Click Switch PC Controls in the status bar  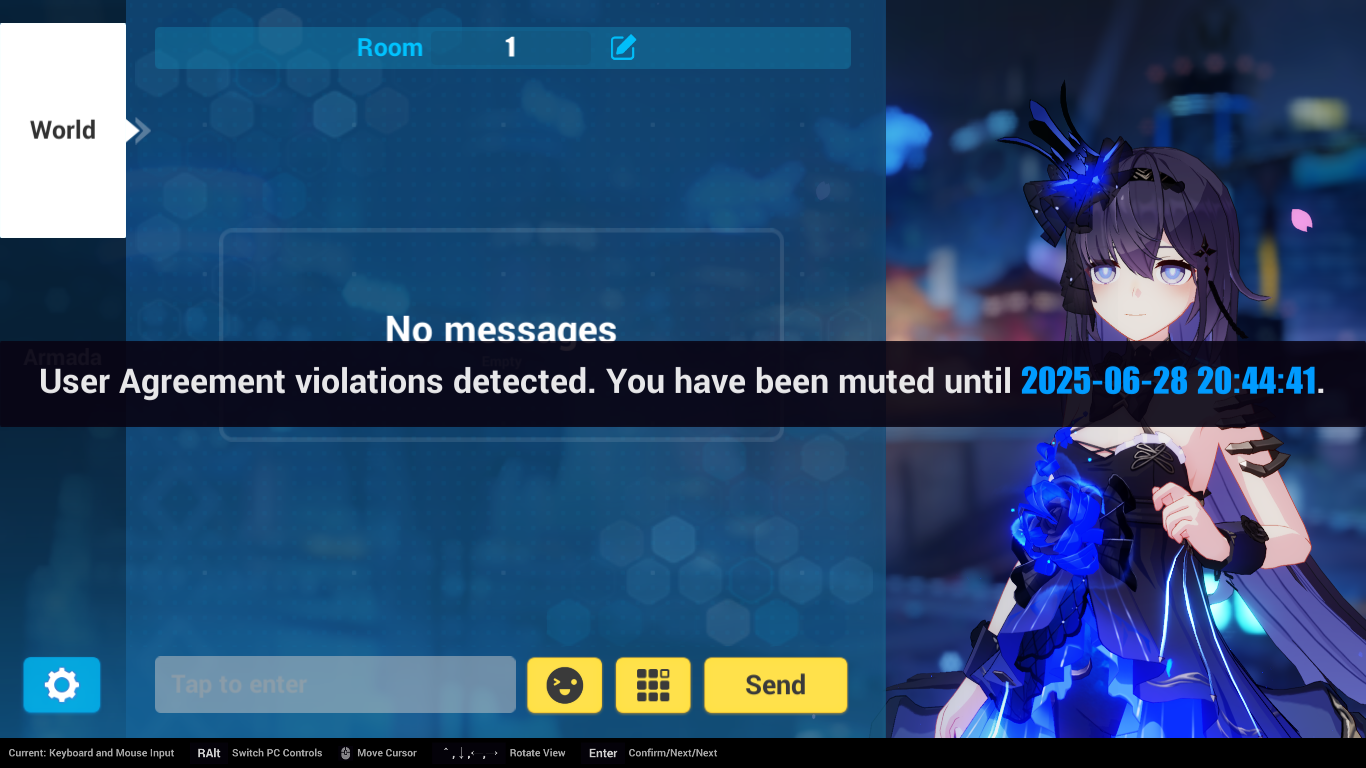click(276, 753)
